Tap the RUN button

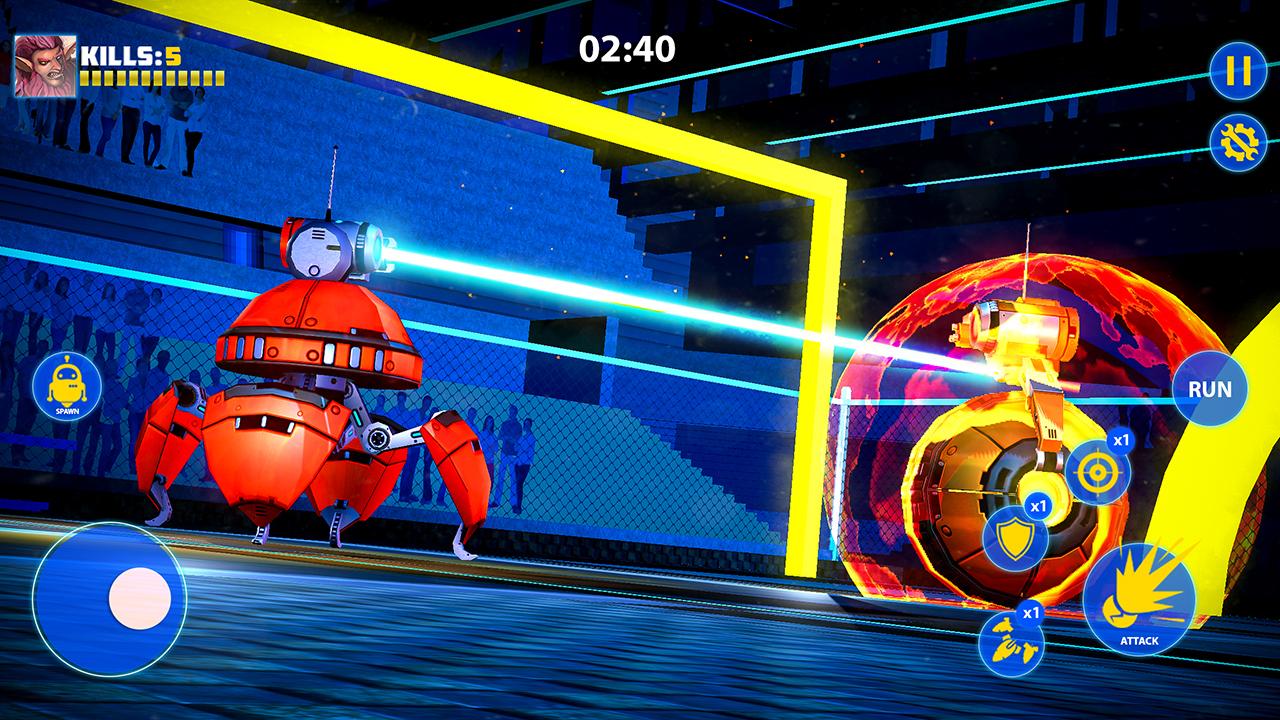(1210, 389)
